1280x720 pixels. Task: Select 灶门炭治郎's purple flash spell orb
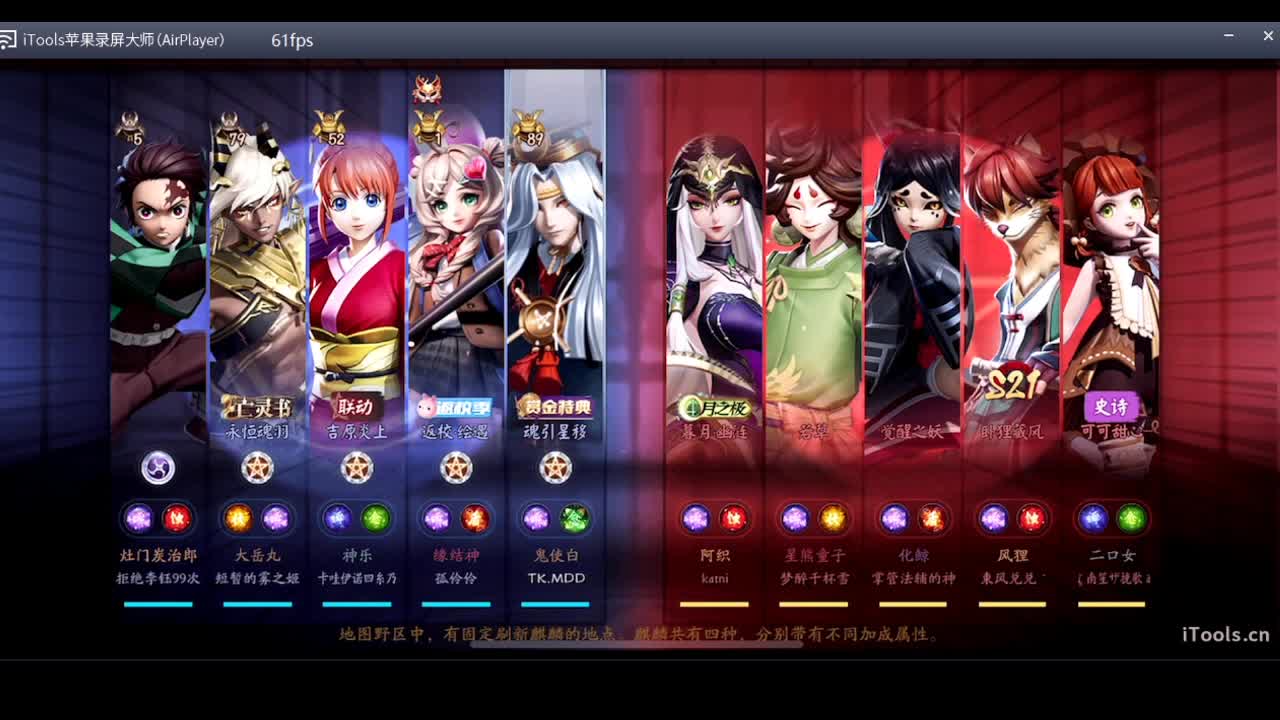[137, 518]
